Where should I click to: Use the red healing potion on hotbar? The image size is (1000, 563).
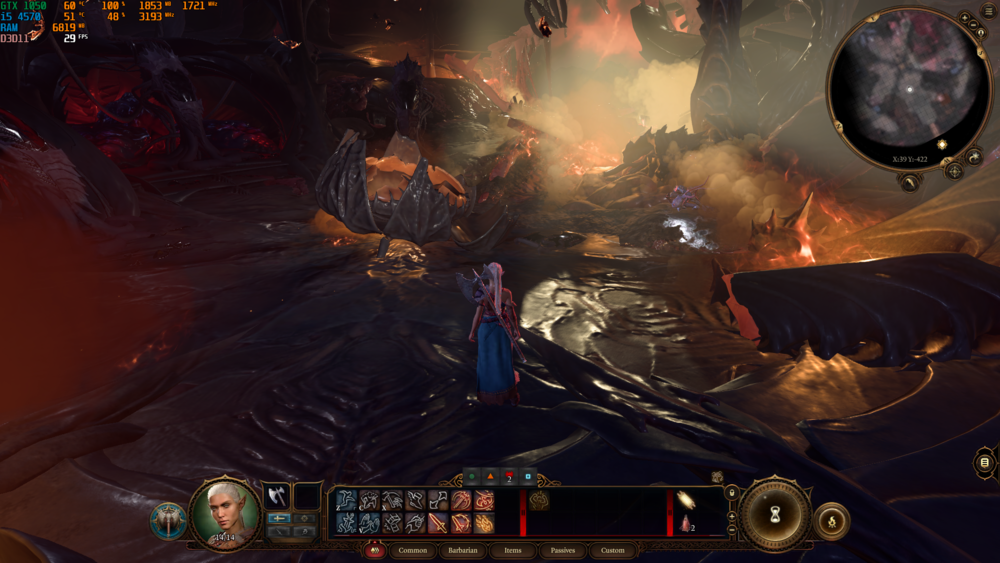[686, 523]
